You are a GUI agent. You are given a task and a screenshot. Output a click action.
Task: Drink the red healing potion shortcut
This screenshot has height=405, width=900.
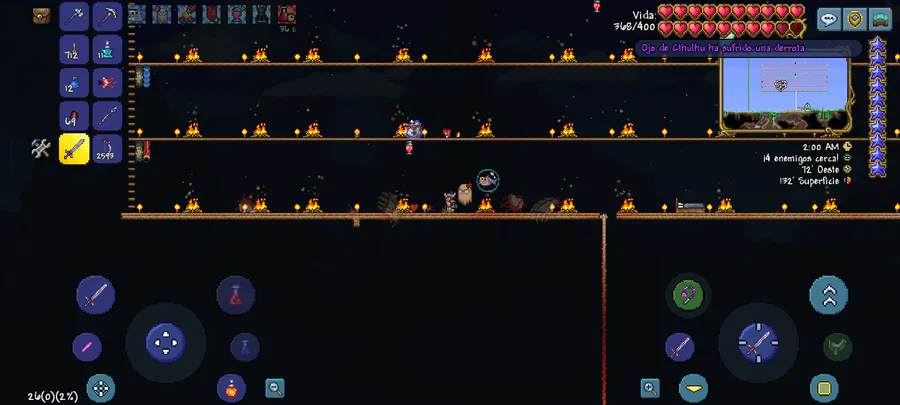236,295
